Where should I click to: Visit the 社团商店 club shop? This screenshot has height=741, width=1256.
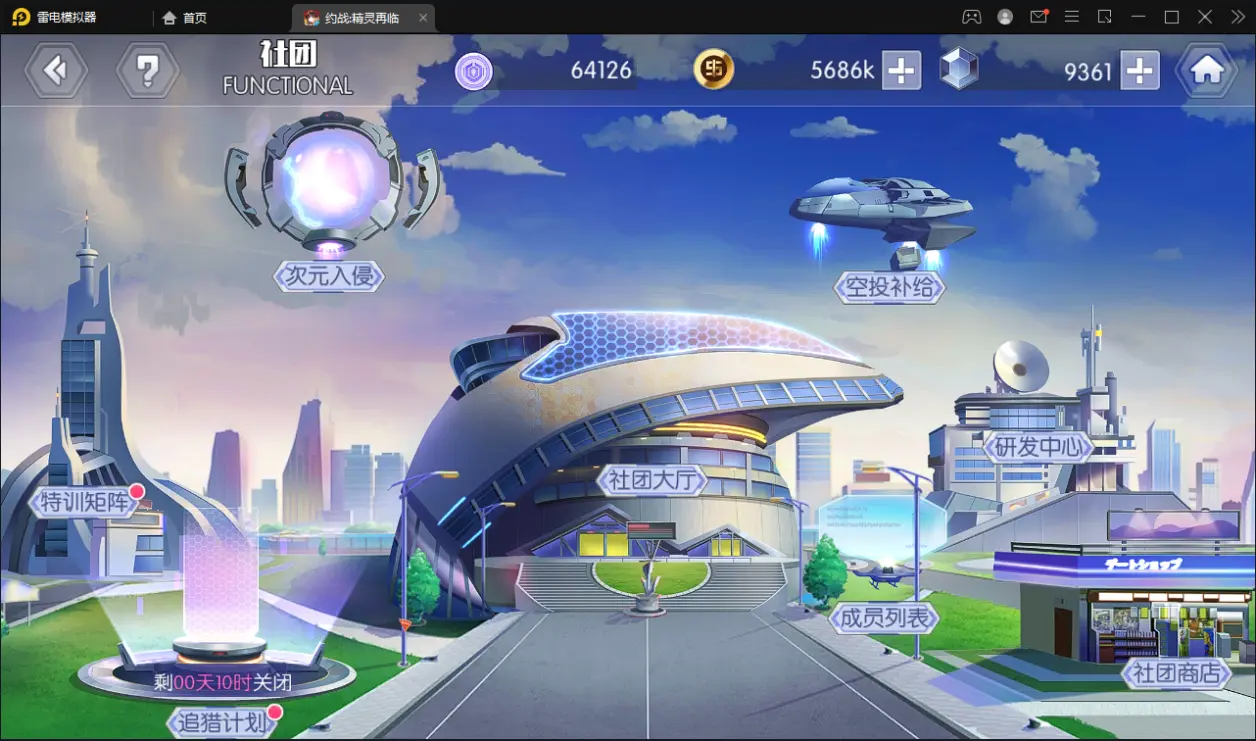pos(1176,673)
